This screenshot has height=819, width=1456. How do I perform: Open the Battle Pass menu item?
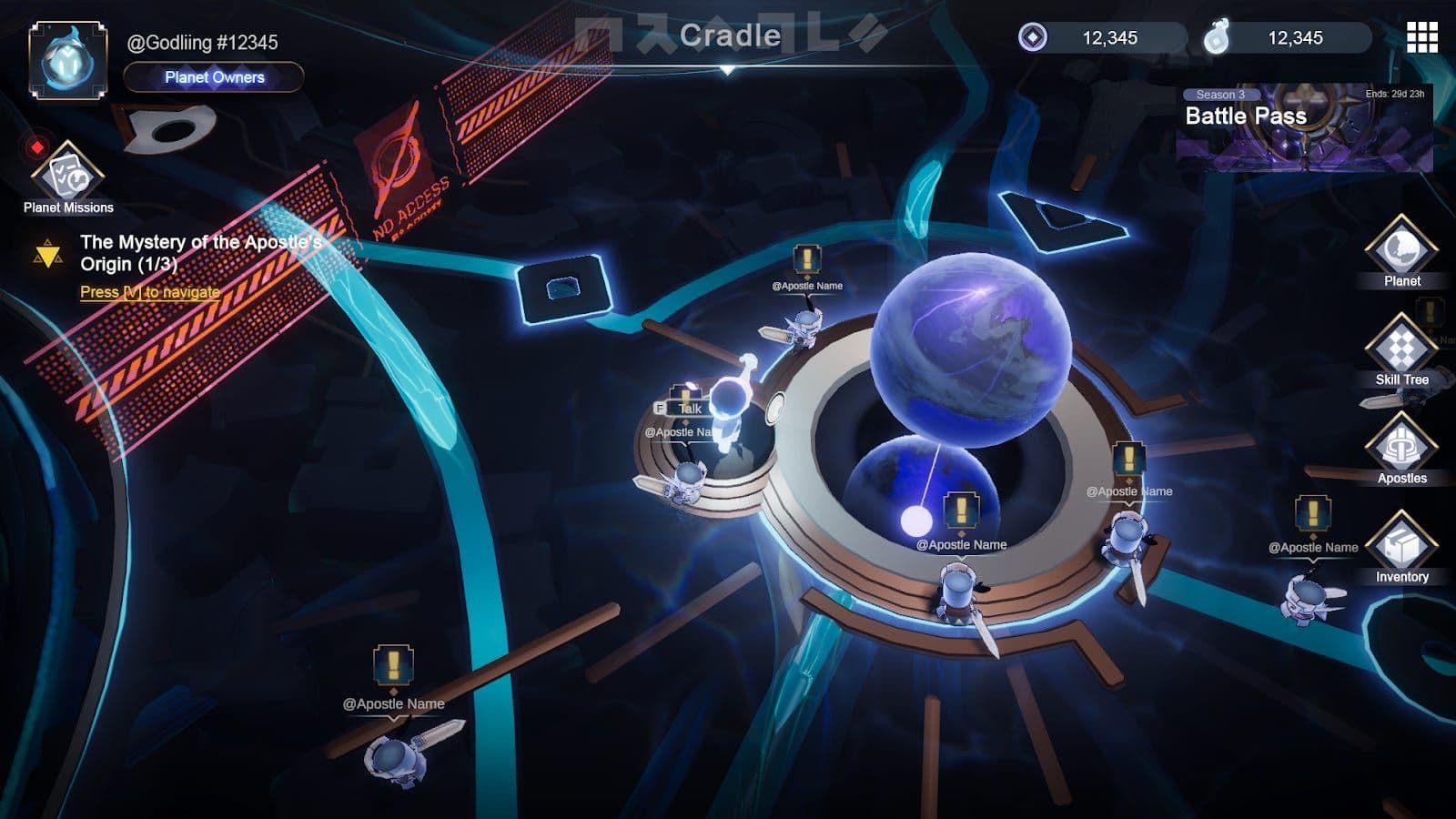[1246, 116]
